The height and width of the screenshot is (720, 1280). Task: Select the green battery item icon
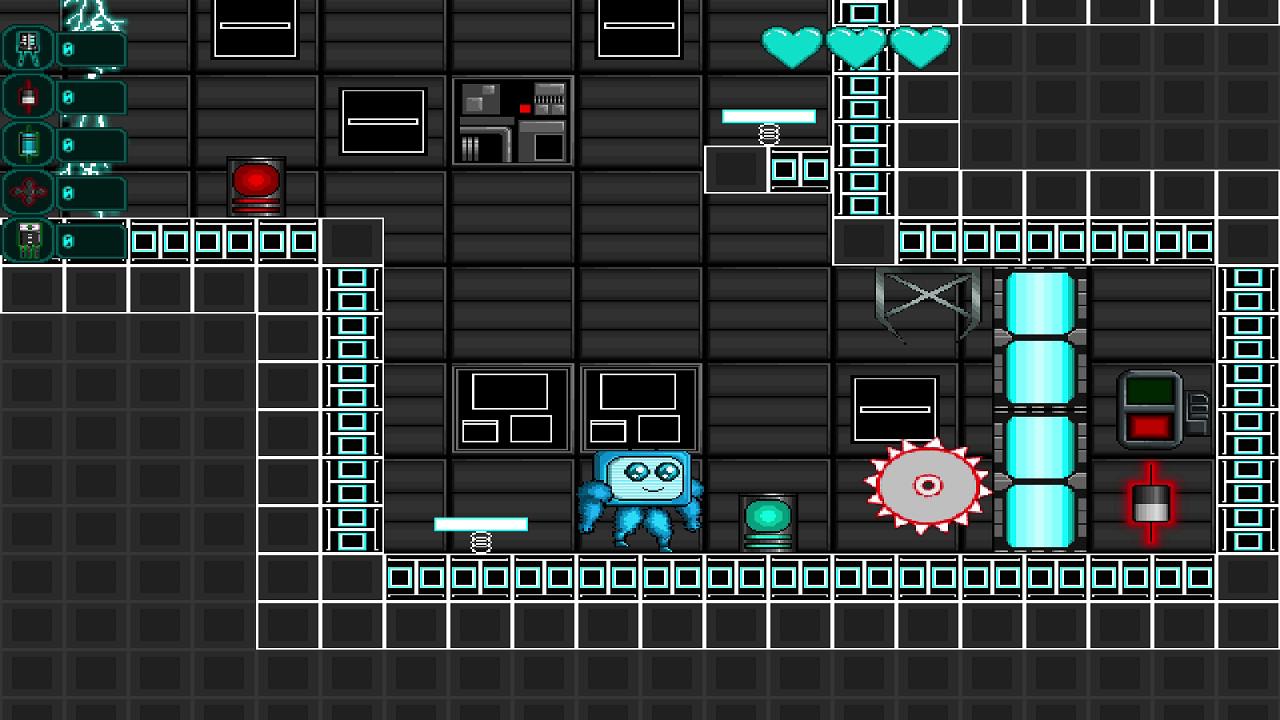[x=27, y=143]
